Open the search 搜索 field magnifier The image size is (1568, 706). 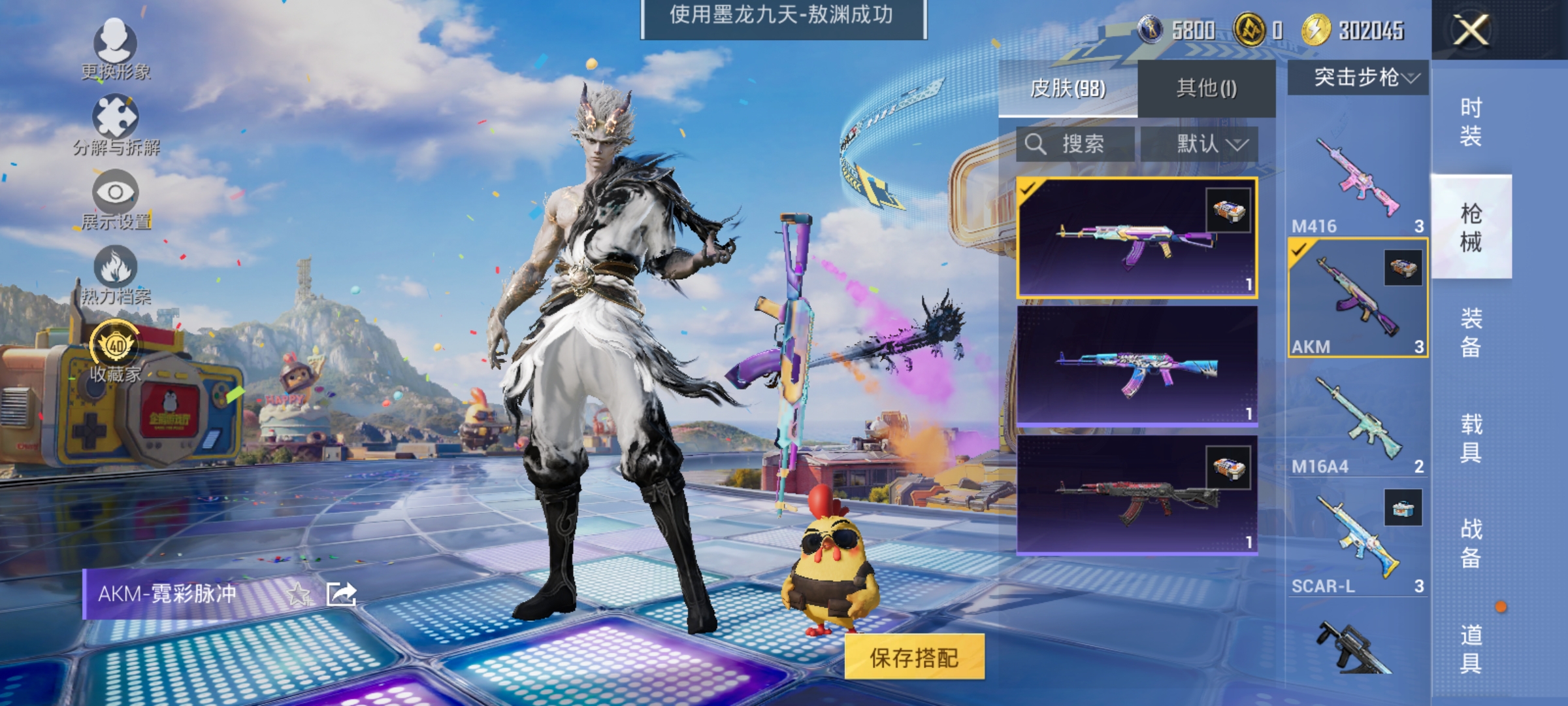click(x=1036, y=144)
